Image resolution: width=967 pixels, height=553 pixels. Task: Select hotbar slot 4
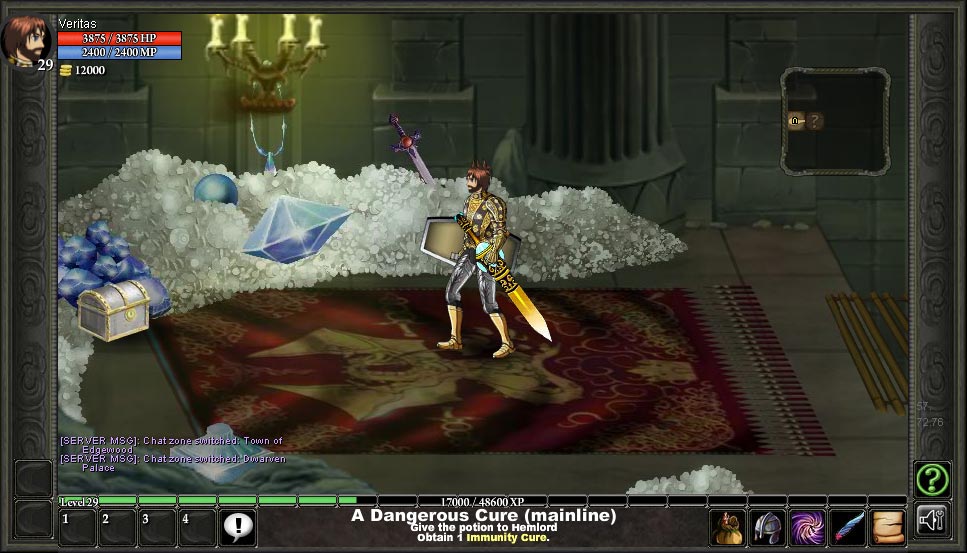[x=197, y=527]
